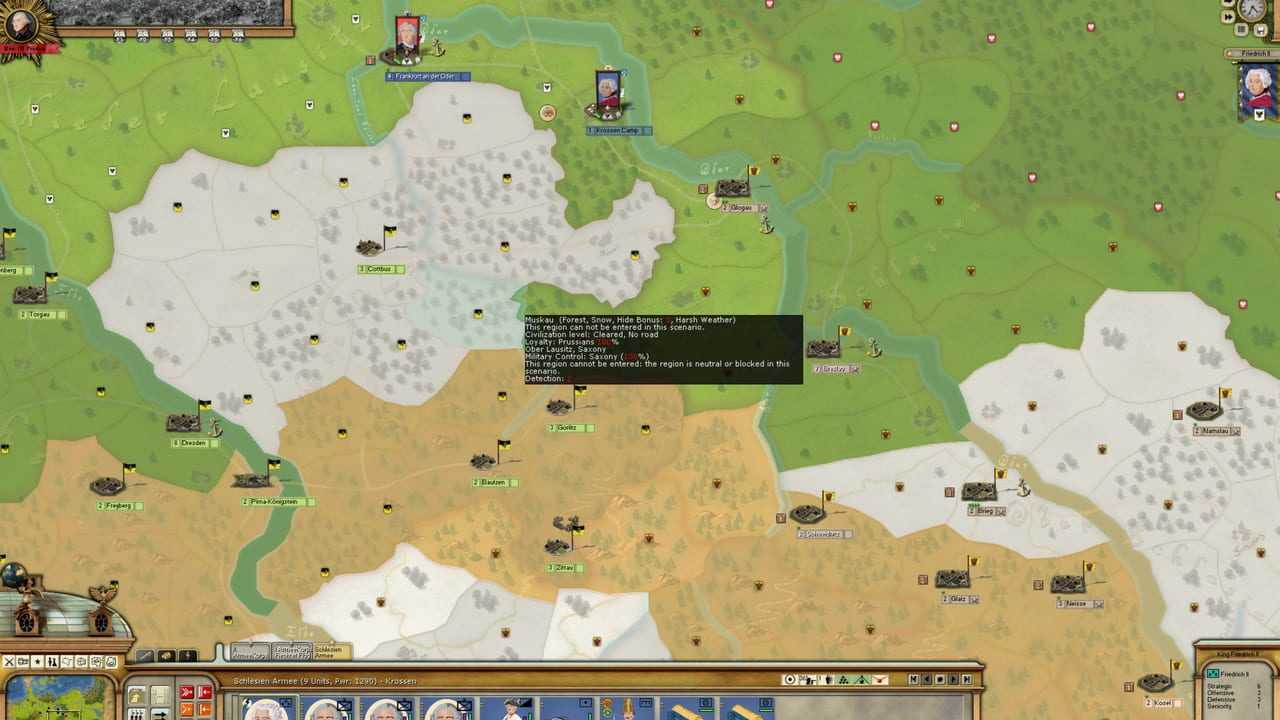
Task: Select the Schlesien Armee tab
Action: [x=328, y=652]
